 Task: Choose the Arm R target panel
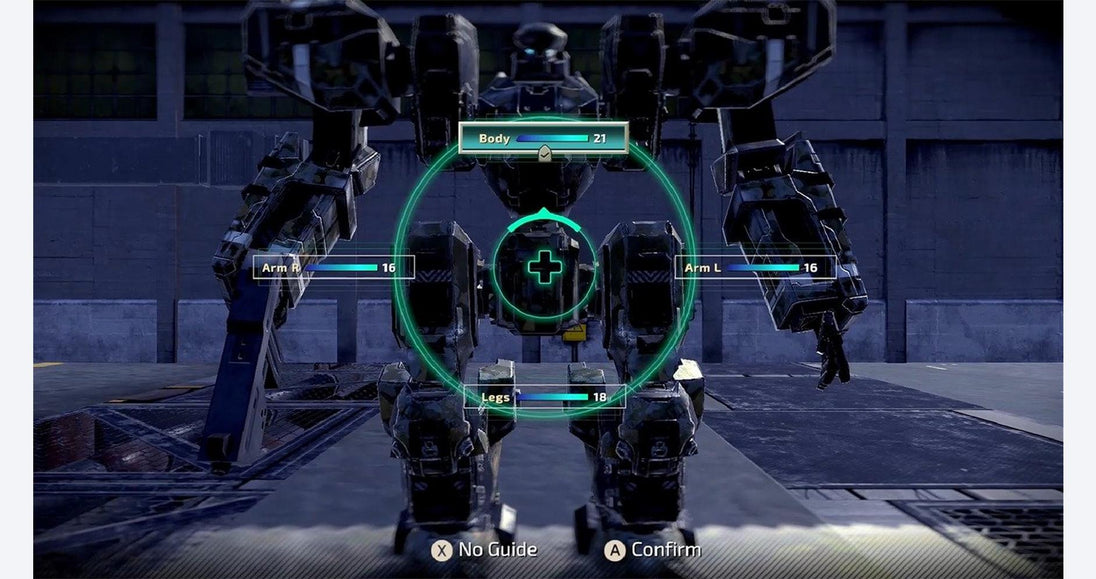[x=333, y=268]
